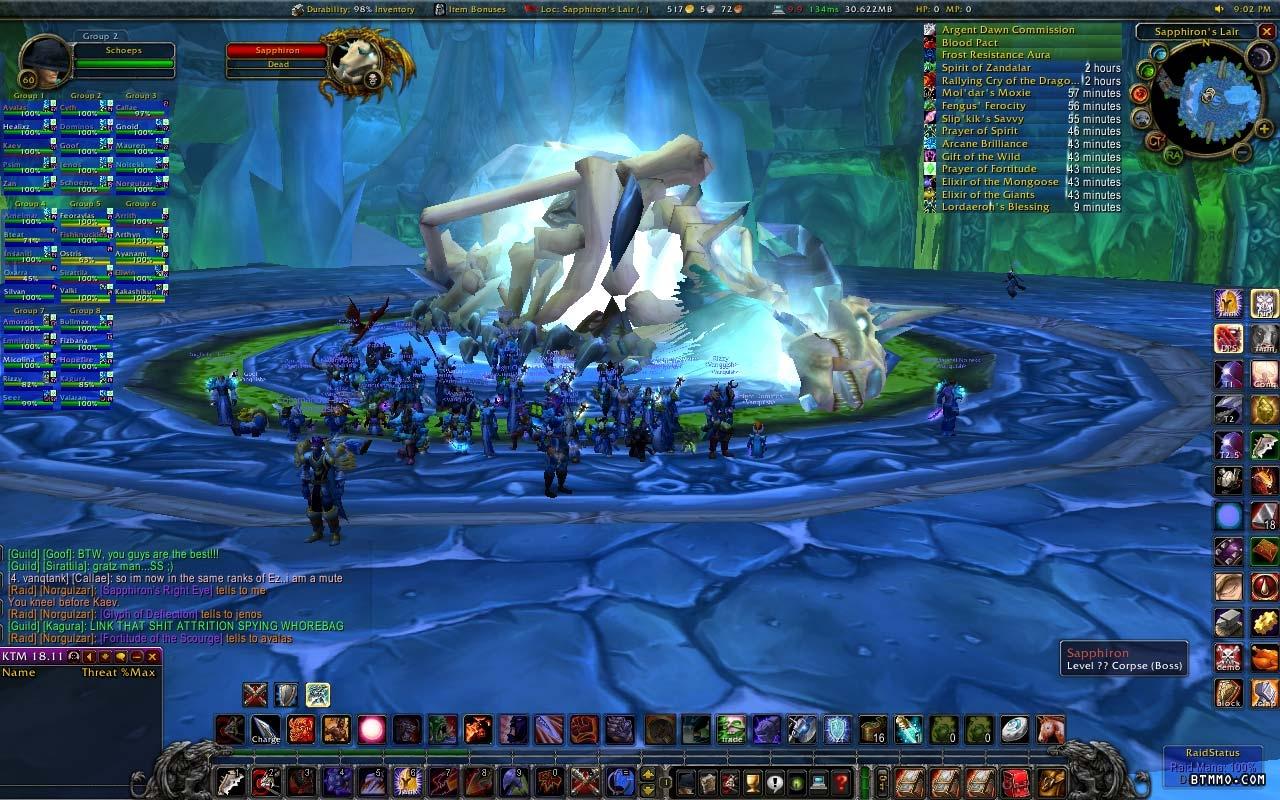The height and width of the screenshot is (800, 1280).
Task: Click the Trade action bar icon
Action: coord(731,730)
